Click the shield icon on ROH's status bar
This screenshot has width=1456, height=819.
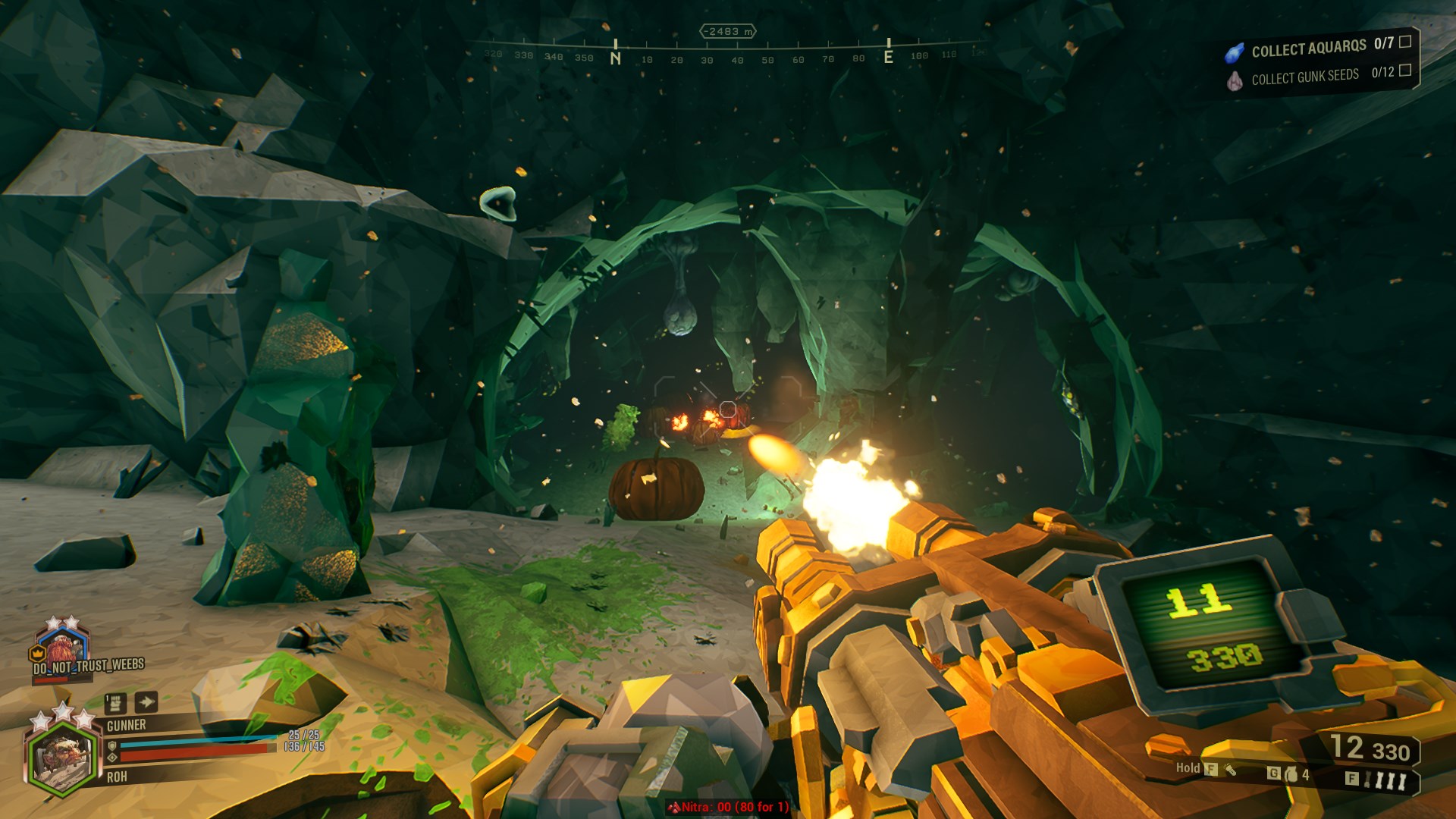(112, 746)
